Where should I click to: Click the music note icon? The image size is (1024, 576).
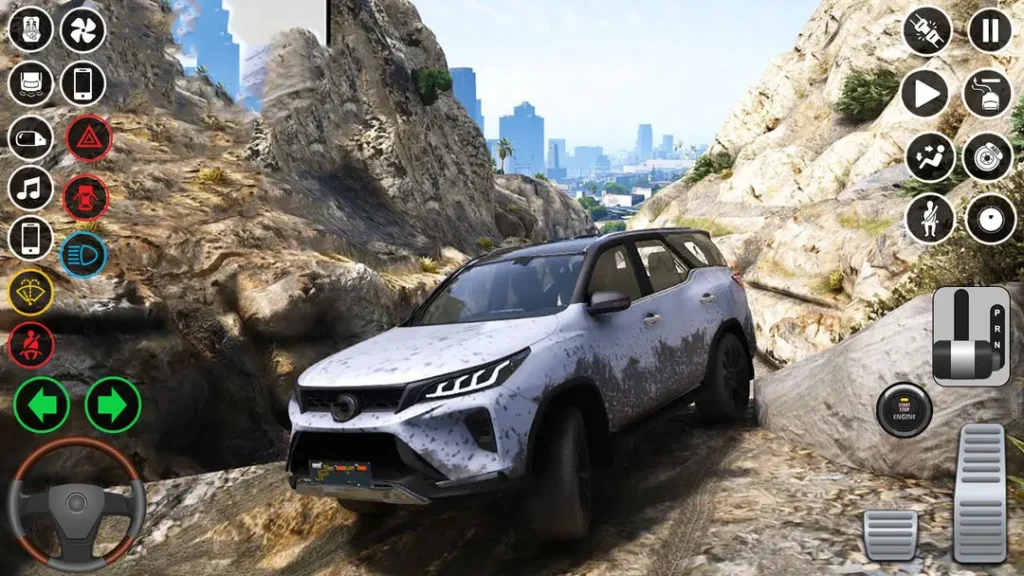point(31,187)
